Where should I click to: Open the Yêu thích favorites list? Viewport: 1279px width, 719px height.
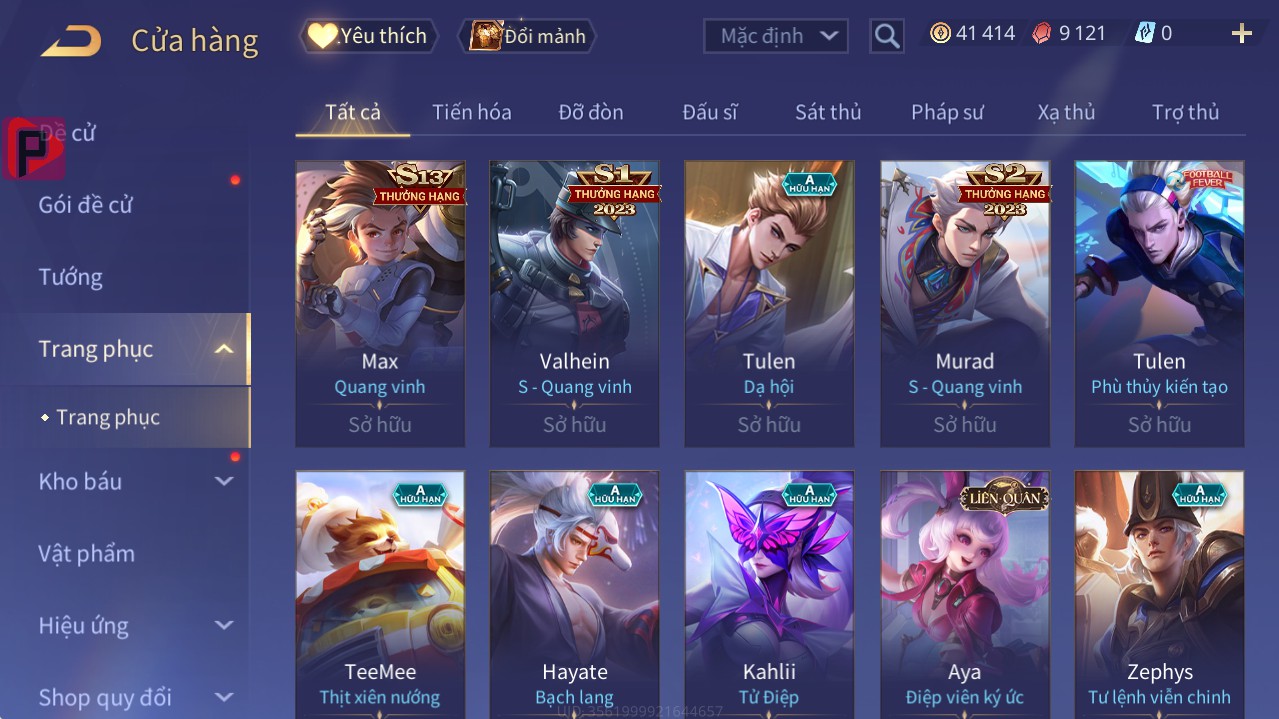pyautogui.click(x=369, y=36)
